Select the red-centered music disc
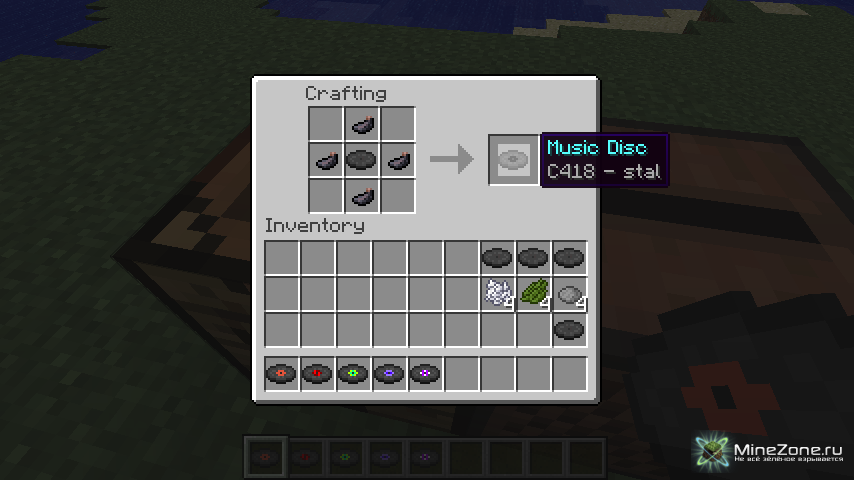854x480 pixels. coord(317,374)
